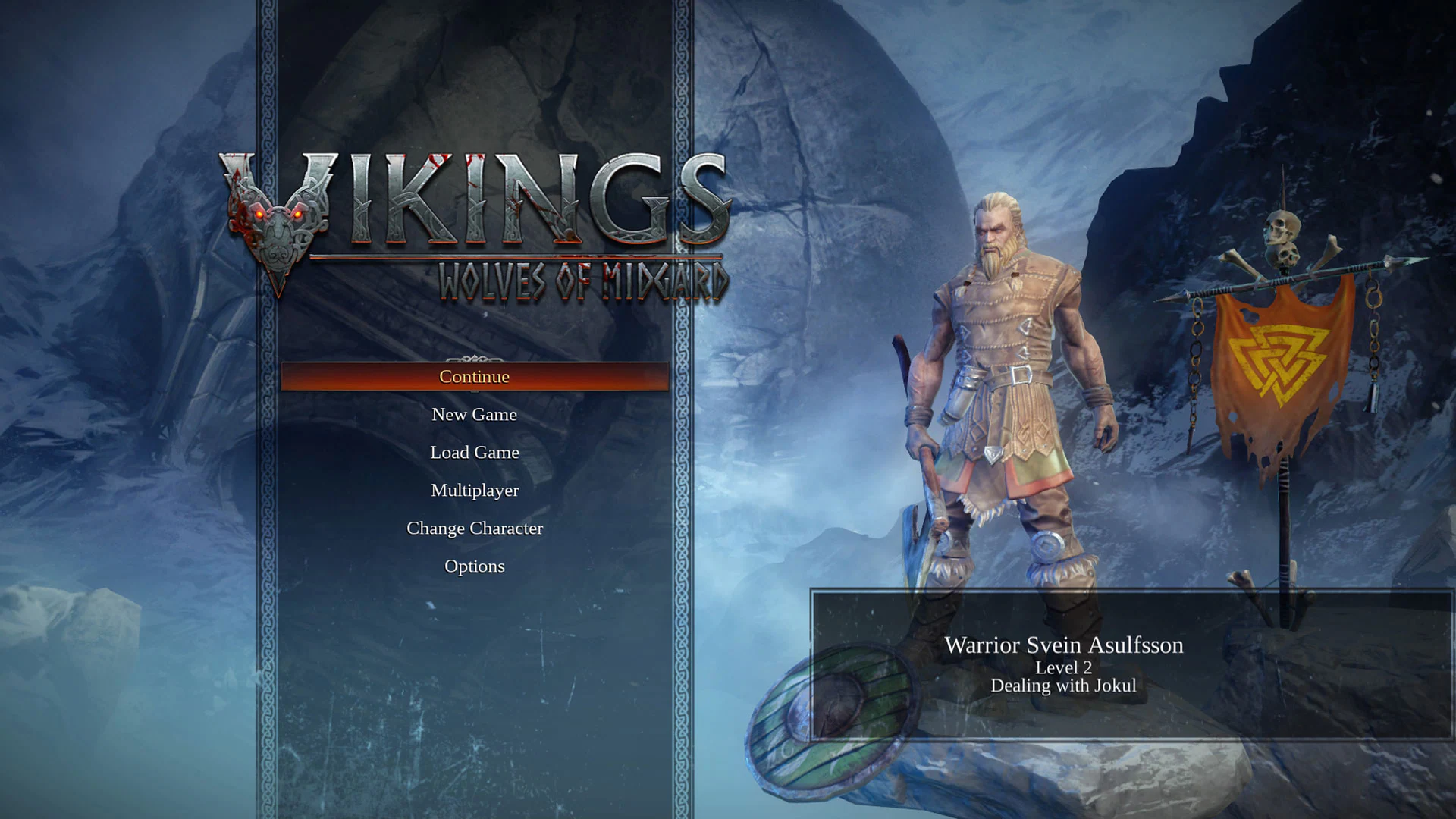
Task: Open the Load Game menu
Action: click(x=474, y=453)
